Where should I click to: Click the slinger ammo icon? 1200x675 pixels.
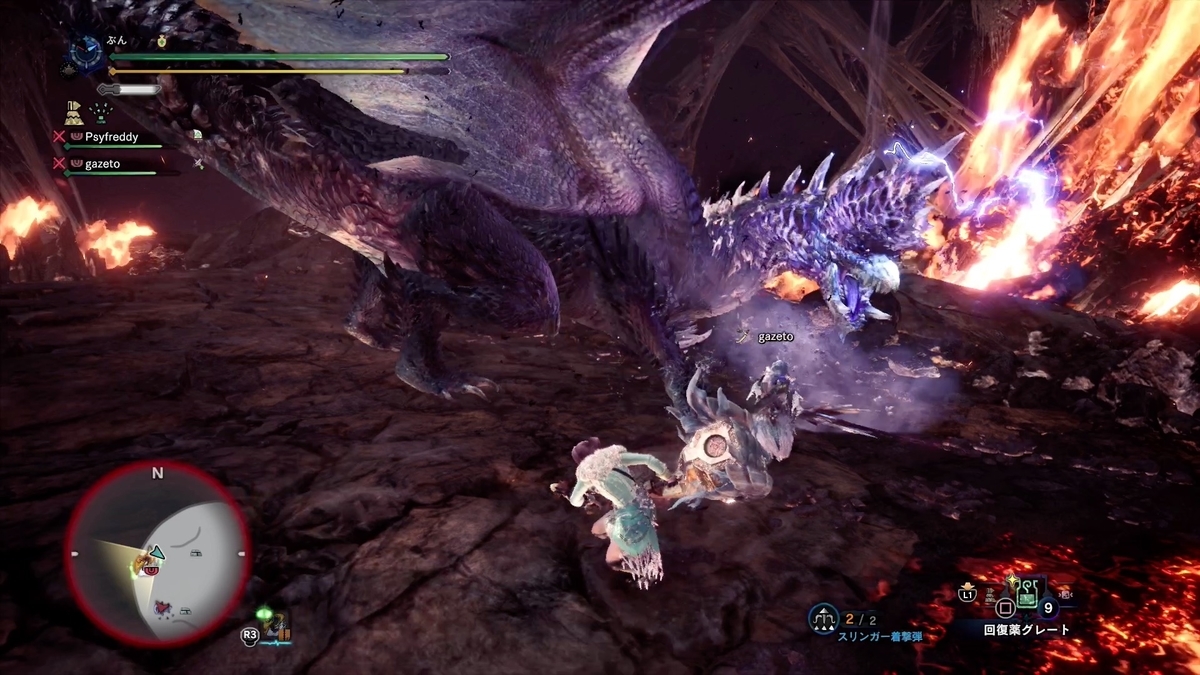click(x=824, y=620)
